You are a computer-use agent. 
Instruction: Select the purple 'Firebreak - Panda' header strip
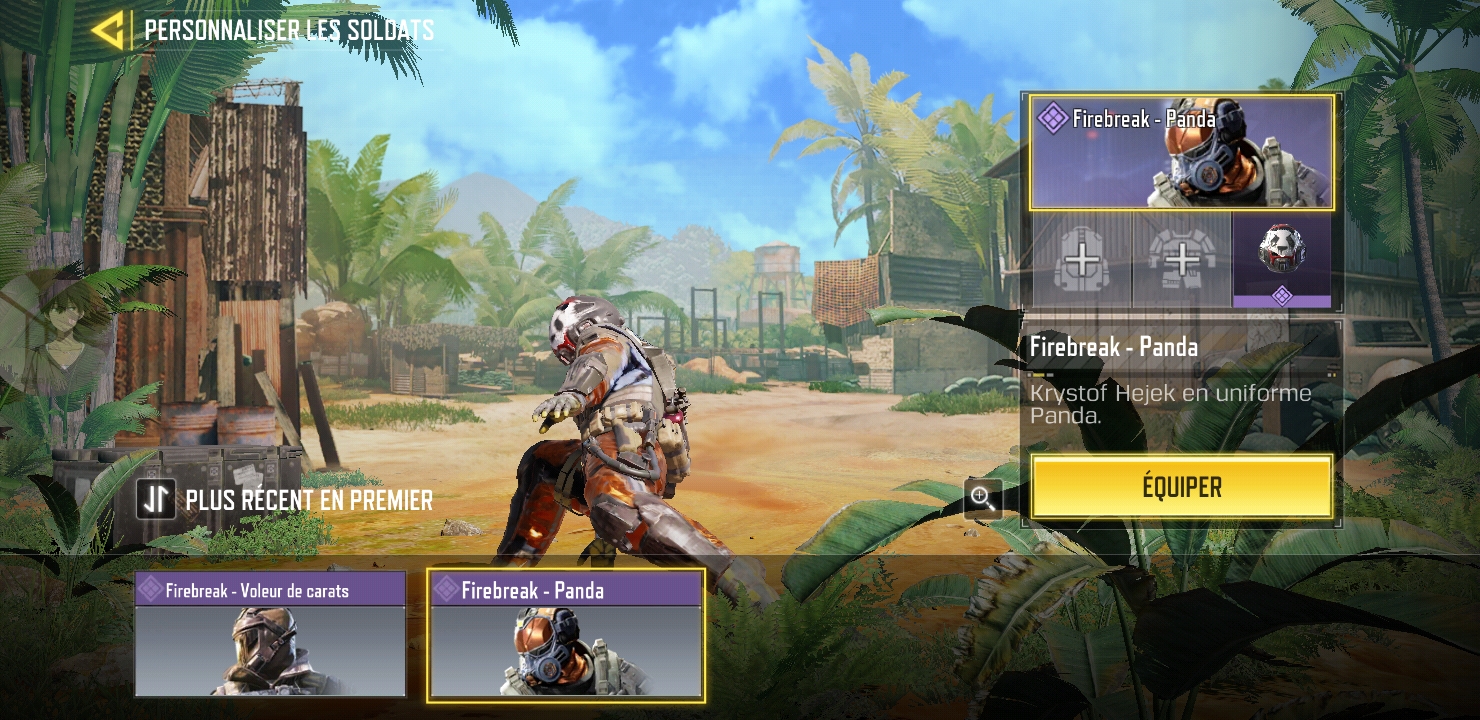coord(566,590)
